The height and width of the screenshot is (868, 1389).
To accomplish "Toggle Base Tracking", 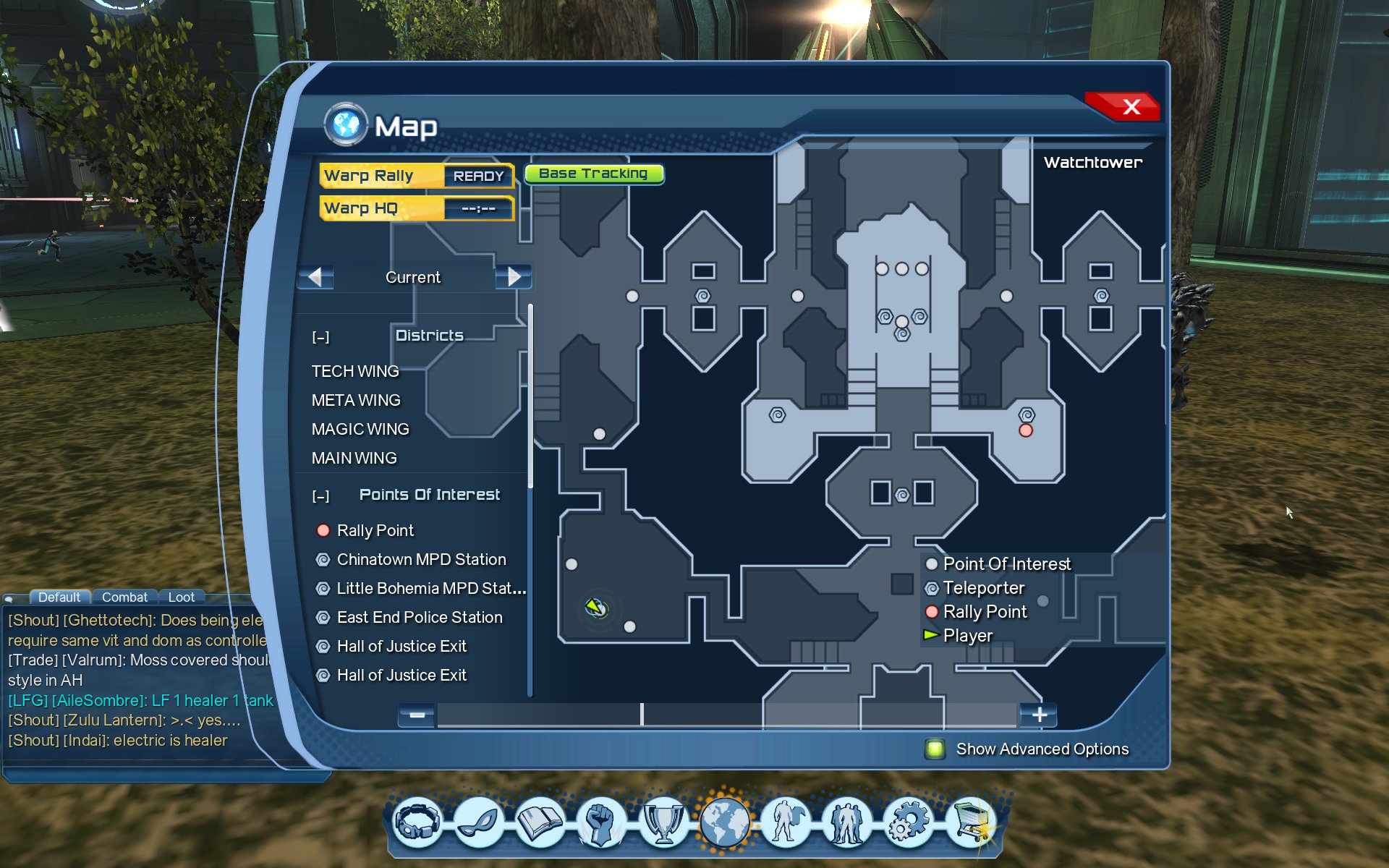I will pos(593,174).
